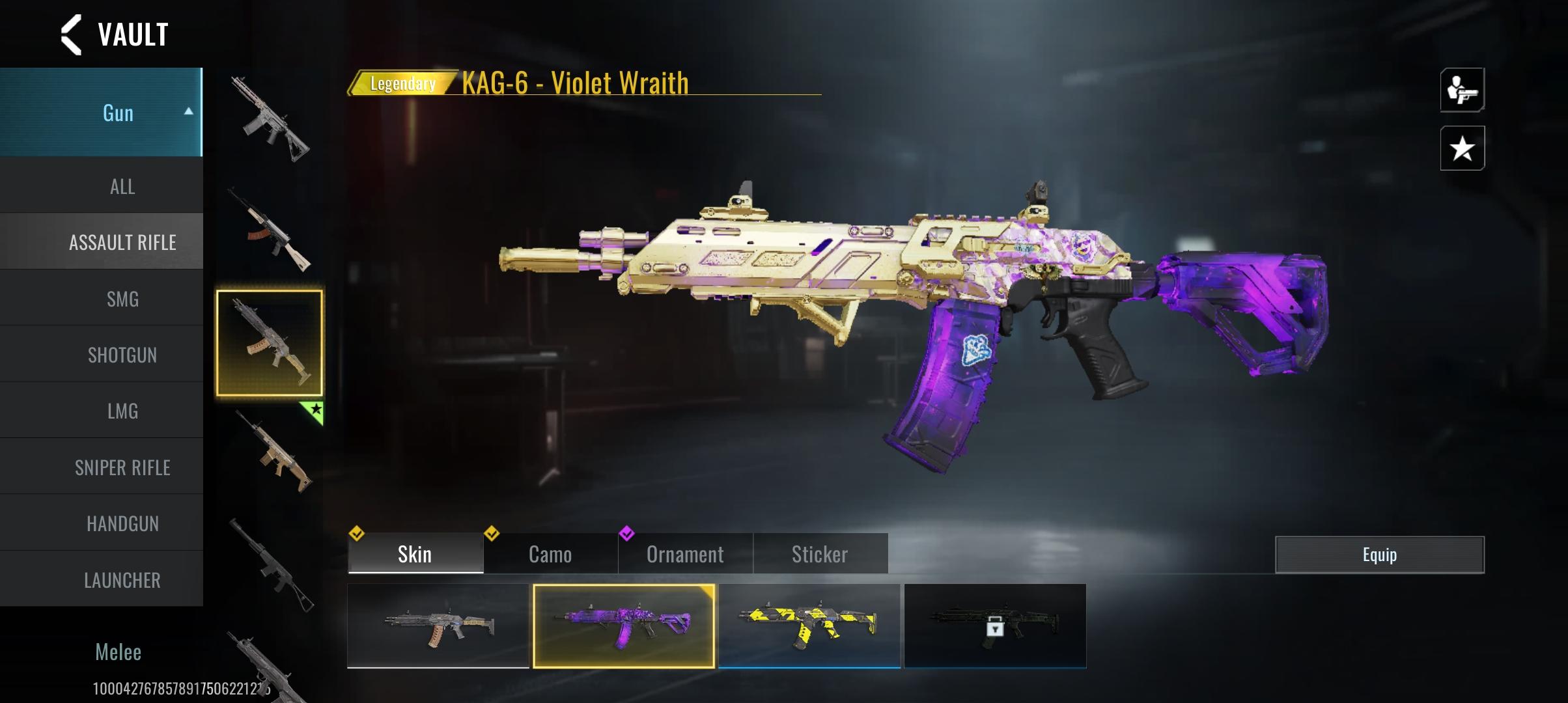
Task: Toggle the star favorite button
Action: click(1462, 148)
